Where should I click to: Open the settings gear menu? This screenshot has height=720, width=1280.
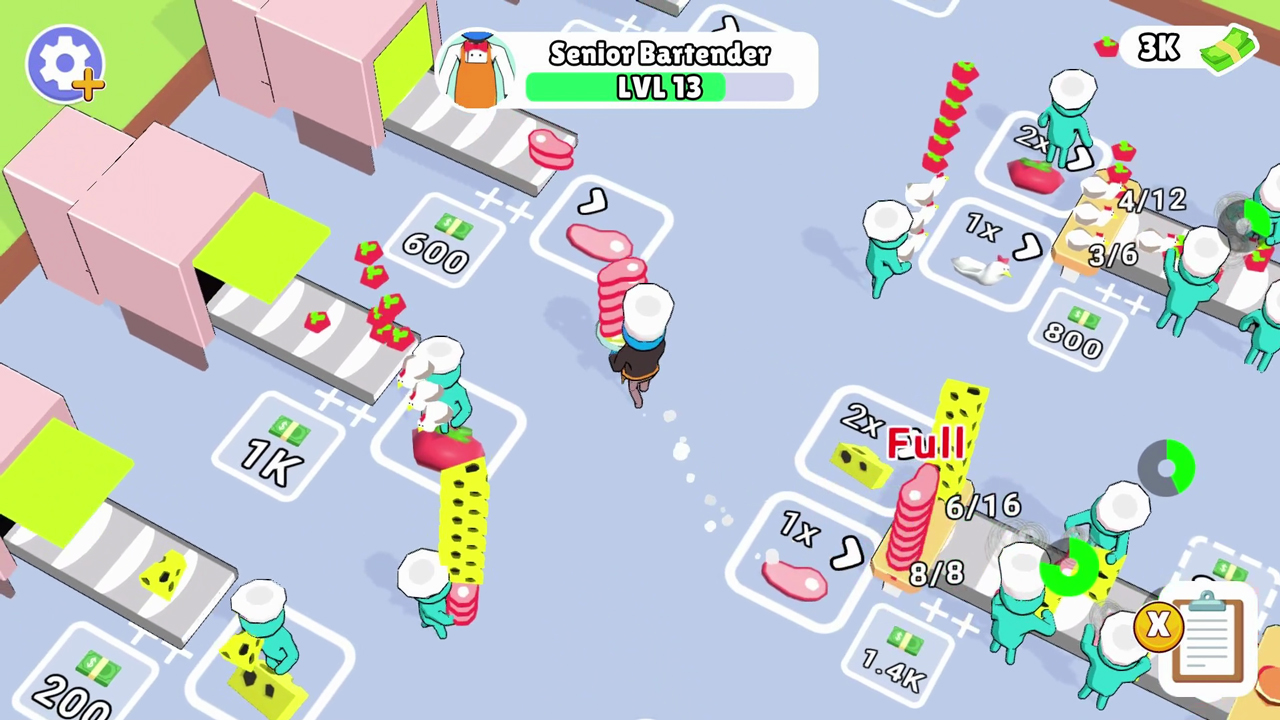click(x=64, y=62)
